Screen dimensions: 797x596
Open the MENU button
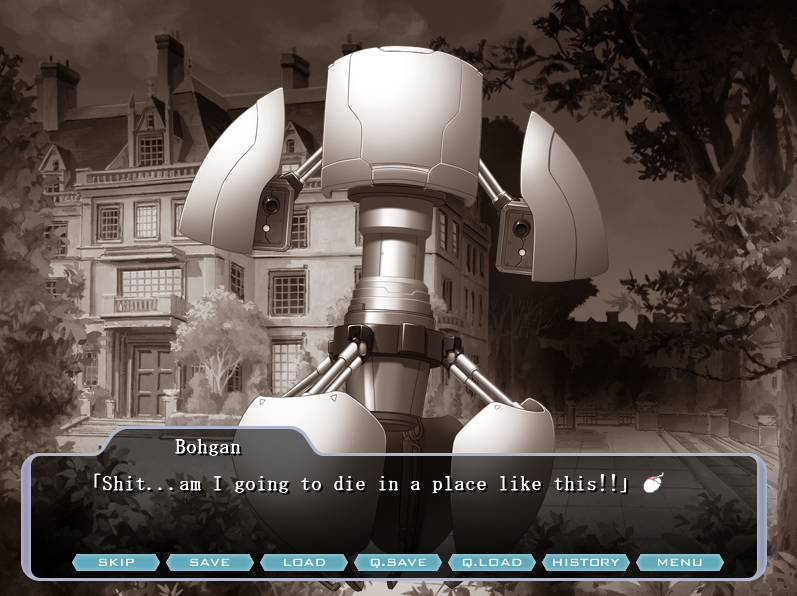click(680, 562)
